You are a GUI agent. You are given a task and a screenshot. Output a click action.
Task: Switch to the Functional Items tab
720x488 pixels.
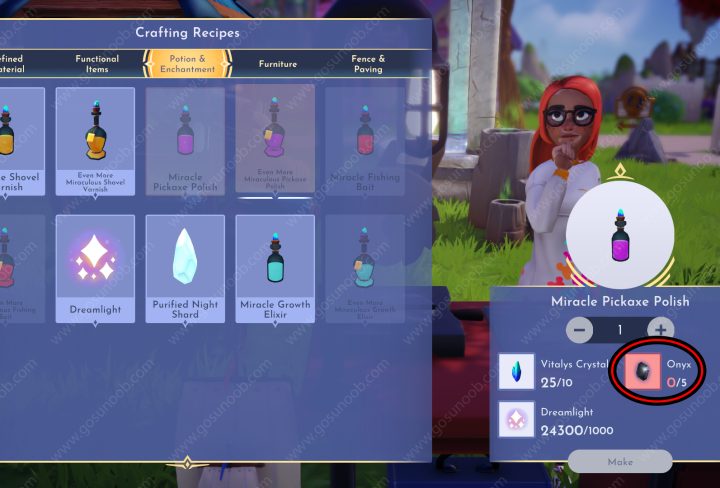(97, 63)
